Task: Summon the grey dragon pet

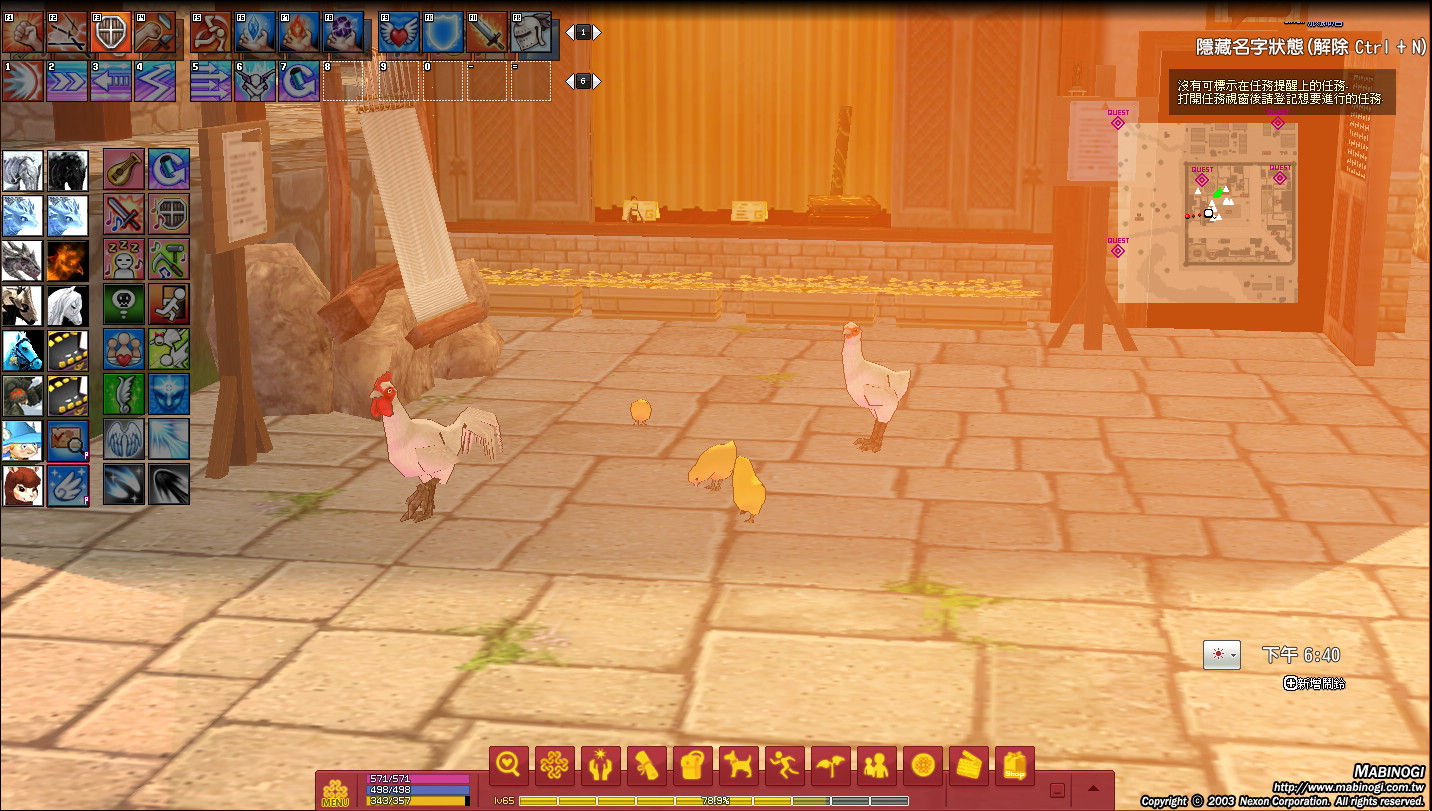Action: (x=22, y=260)
